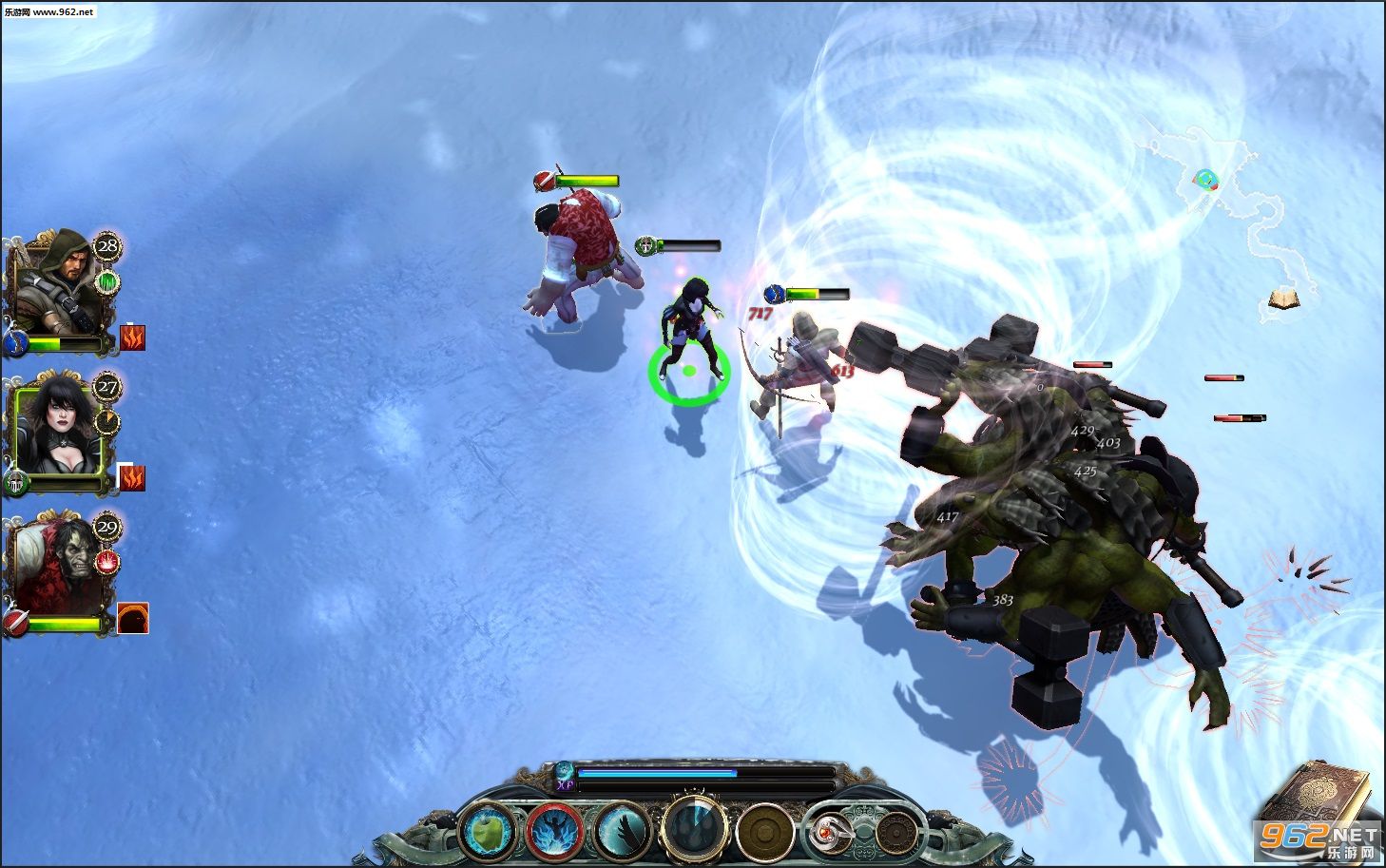
Task: Click the red burst buff on brute portrait
Action: pos(108,562)
